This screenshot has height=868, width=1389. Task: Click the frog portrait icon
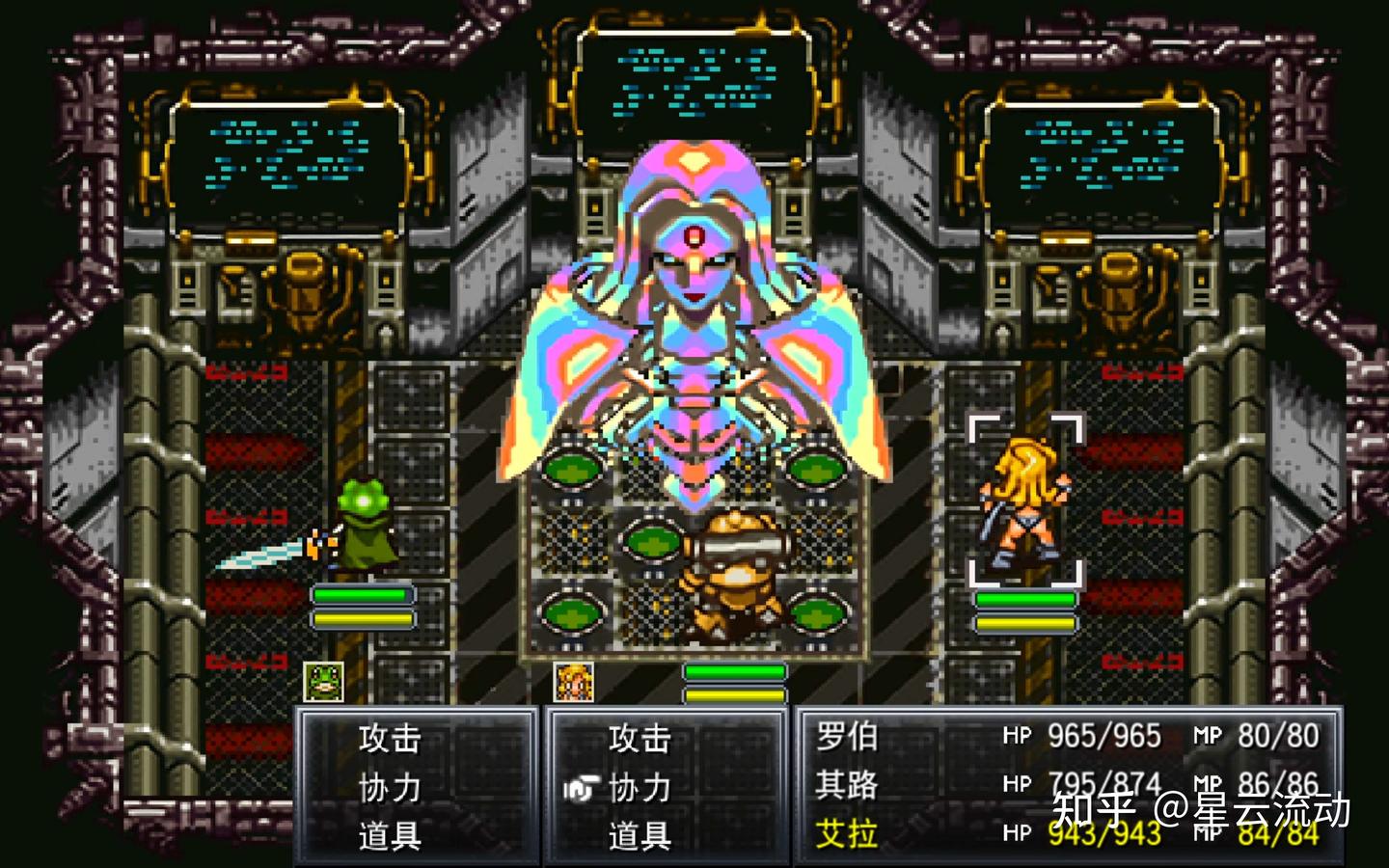(323, 682)
